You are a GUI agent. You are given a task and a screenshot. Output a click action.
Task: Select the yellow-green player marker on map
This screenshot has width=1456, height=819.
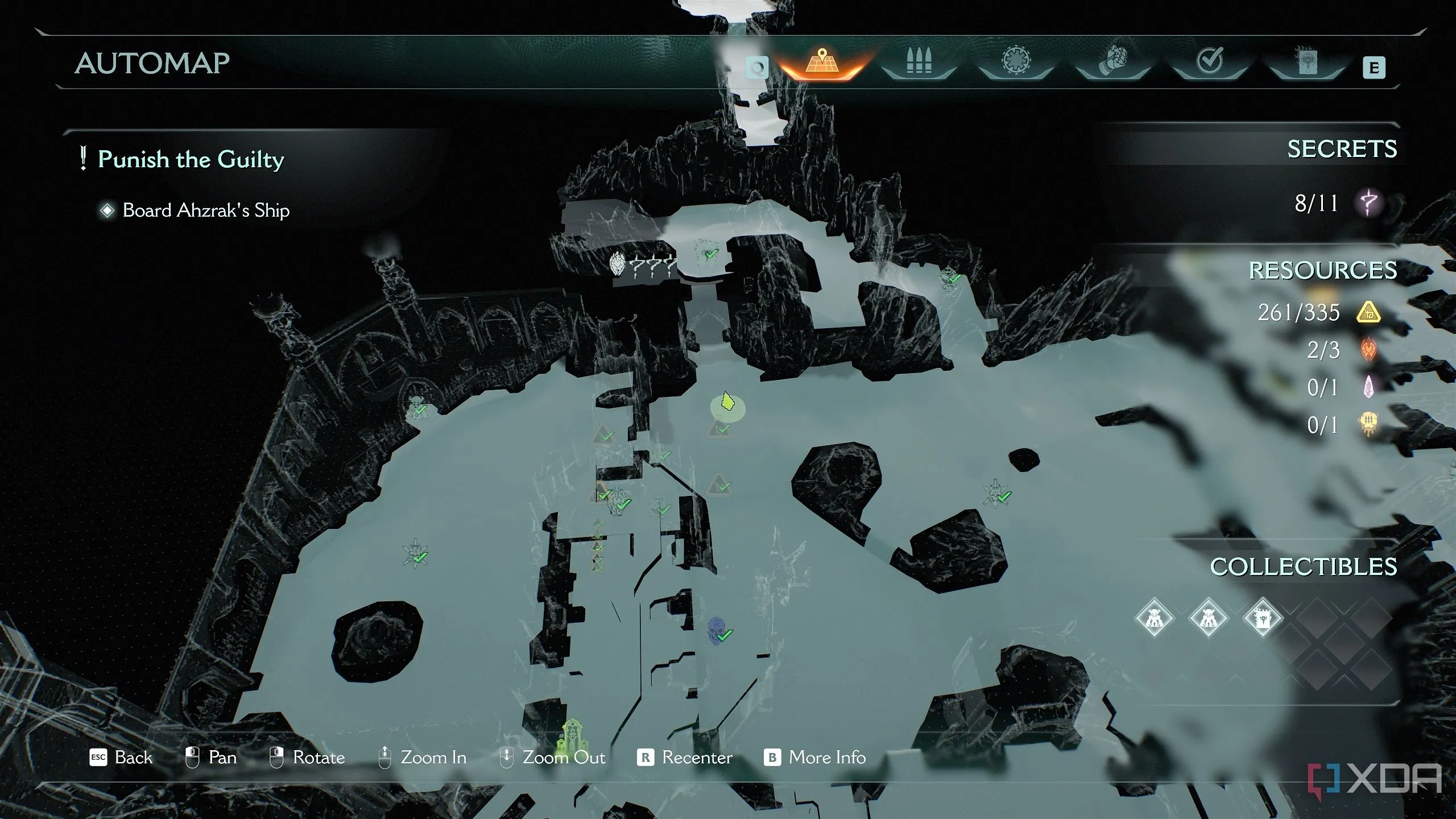[x=726, y=403]
